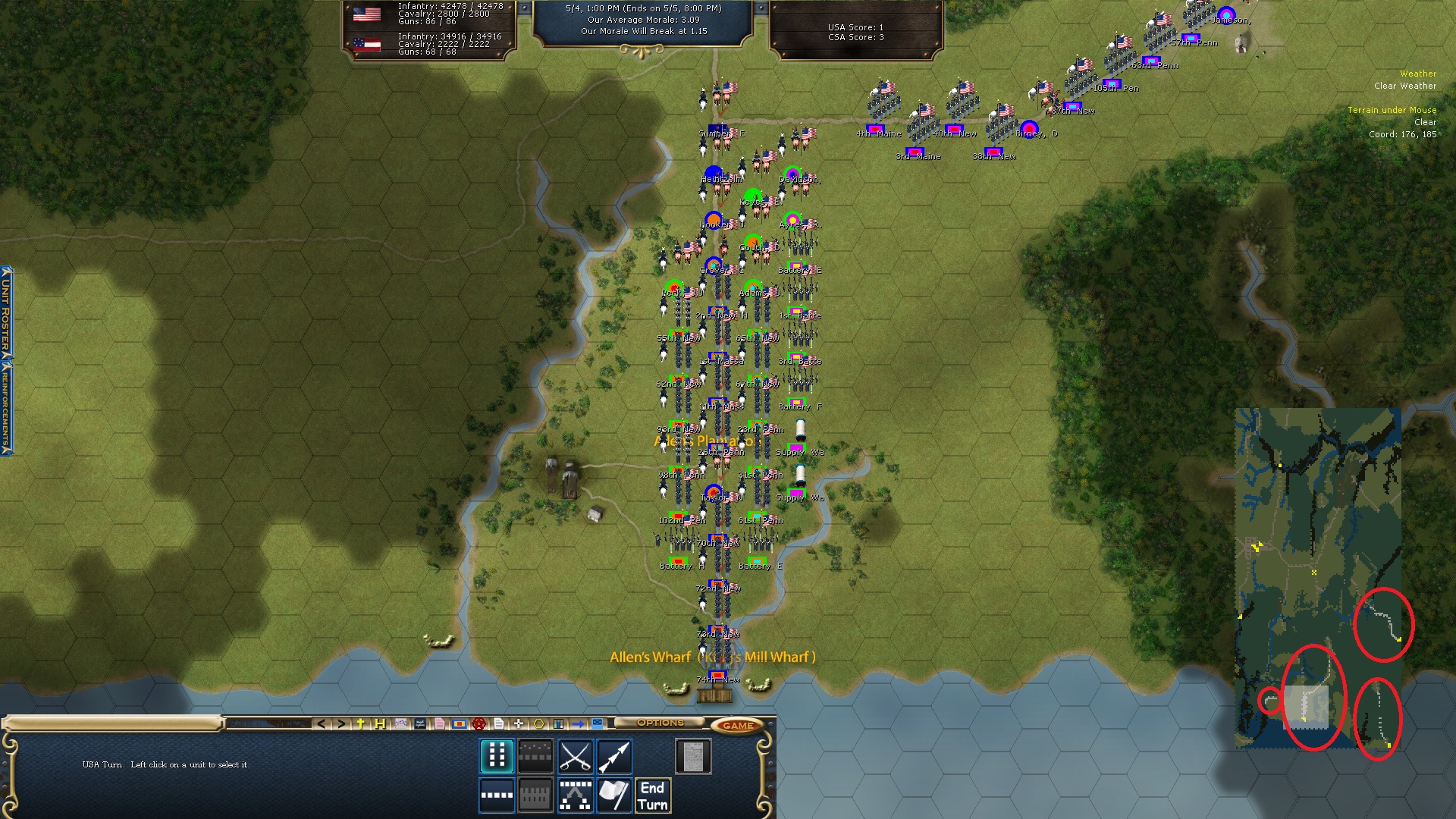Toggle the yellow H toolbar button
The width and height of the screenshot is (1456, 819).
point(380,724)
